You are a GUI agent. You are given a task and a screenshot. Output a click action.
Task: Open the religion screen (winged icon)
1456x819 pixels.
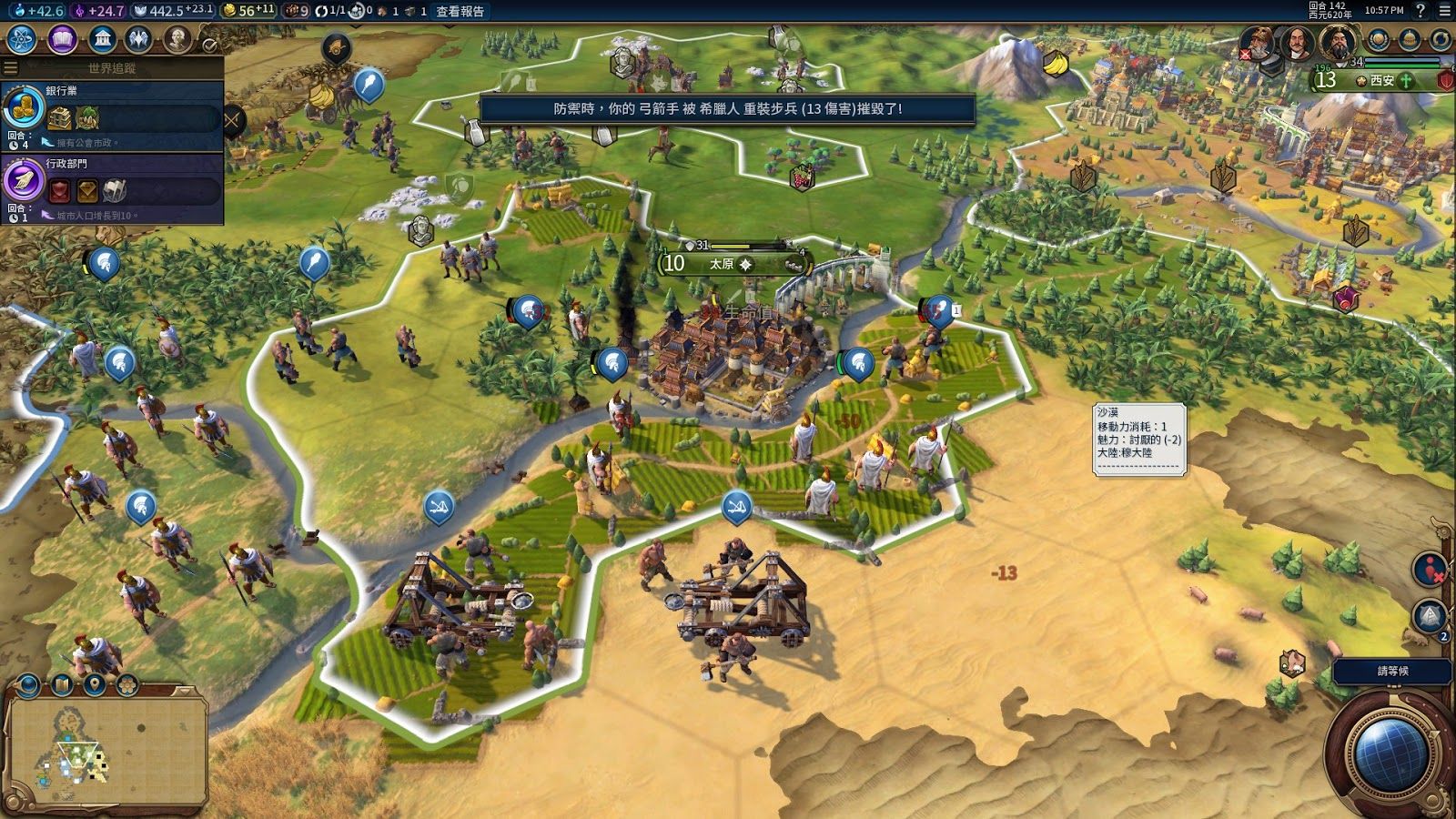pyautogui.click(x=136, y=40)
